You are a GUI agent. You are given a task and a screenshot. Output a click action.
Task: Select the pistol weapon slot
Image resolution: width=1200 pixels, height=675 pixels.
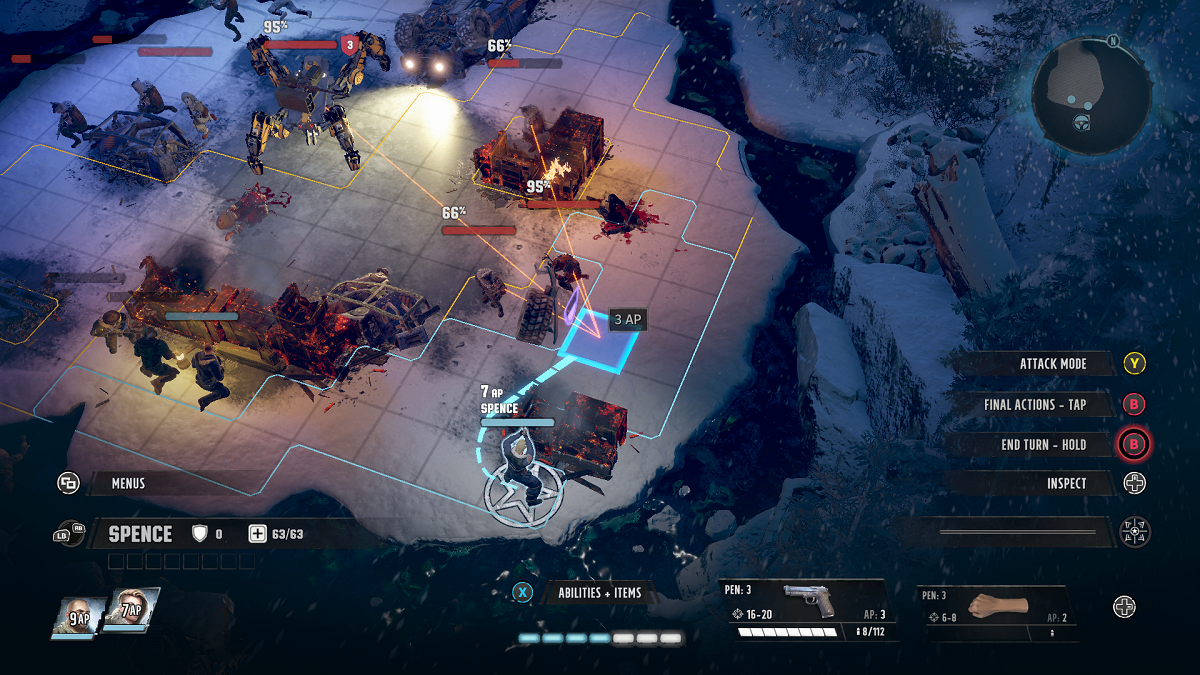(808, 609)
